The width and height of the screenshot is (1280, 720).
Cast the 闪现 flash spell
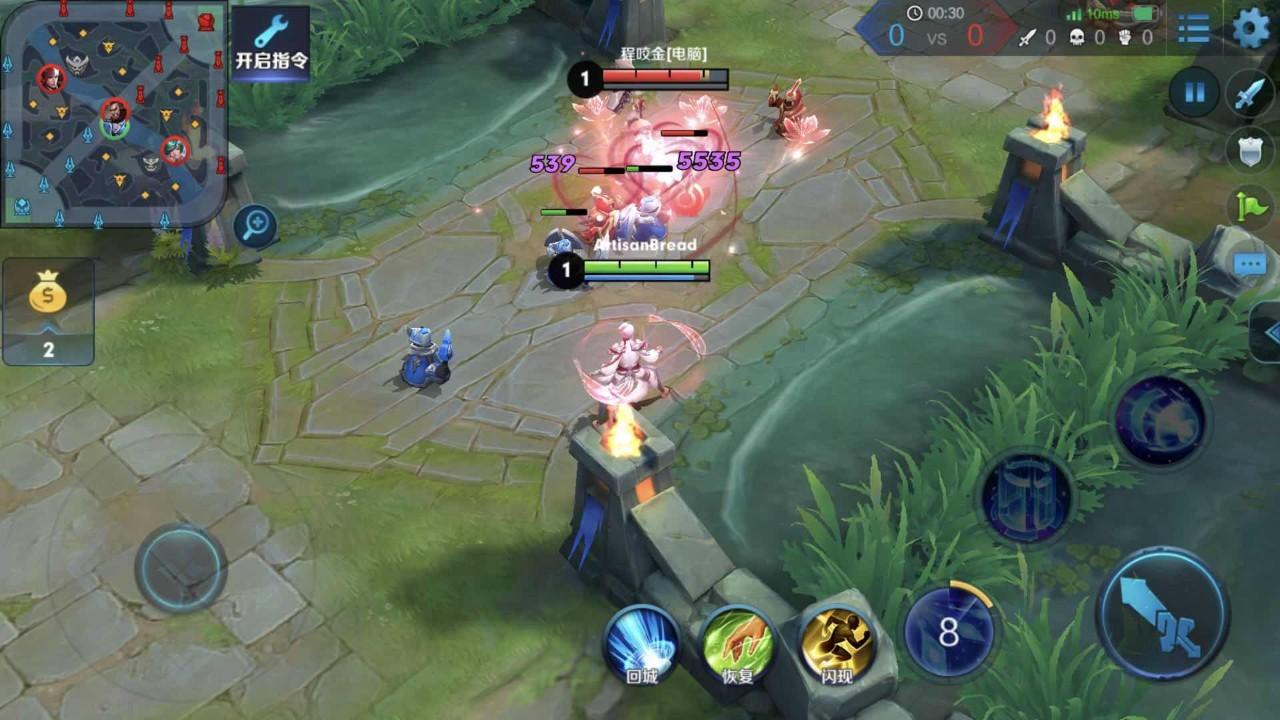836,645
